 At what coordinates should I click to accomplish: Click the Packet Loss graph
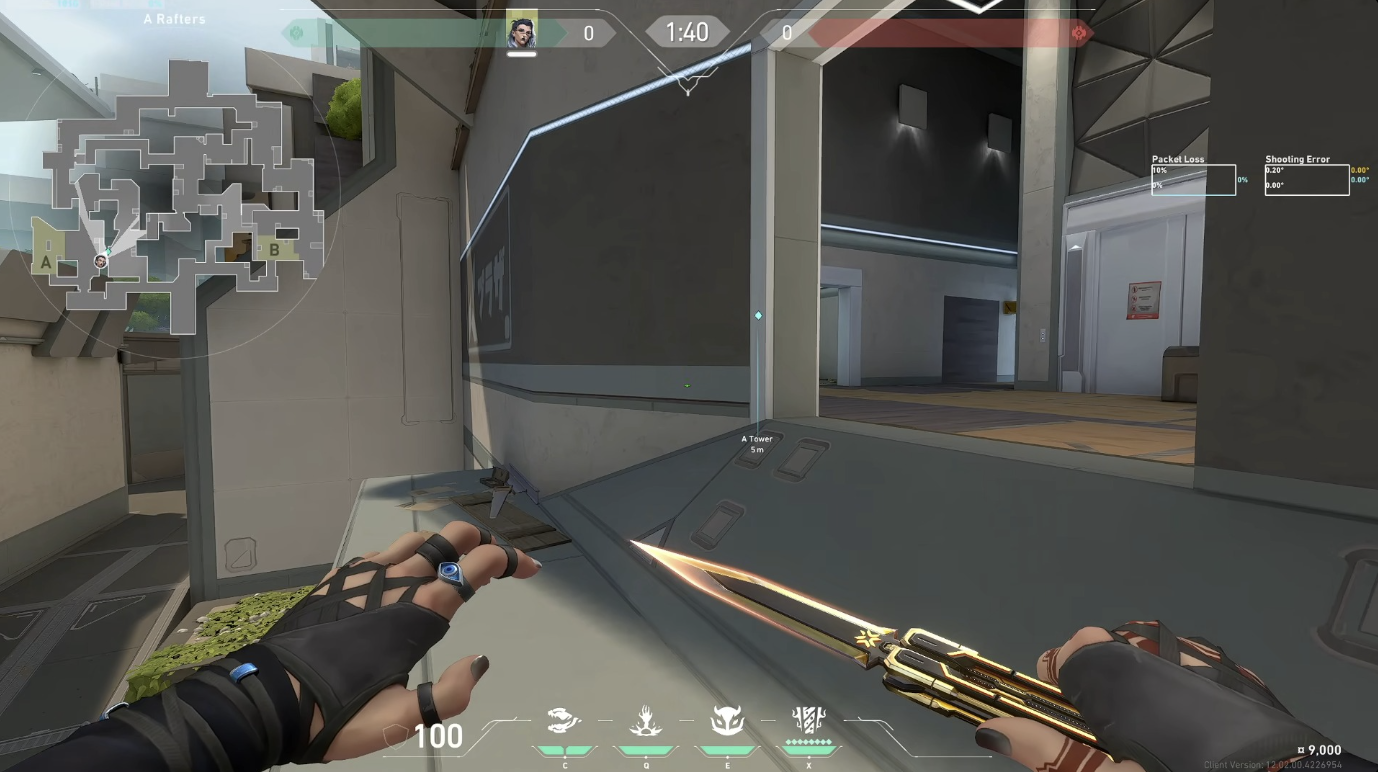1193,179
